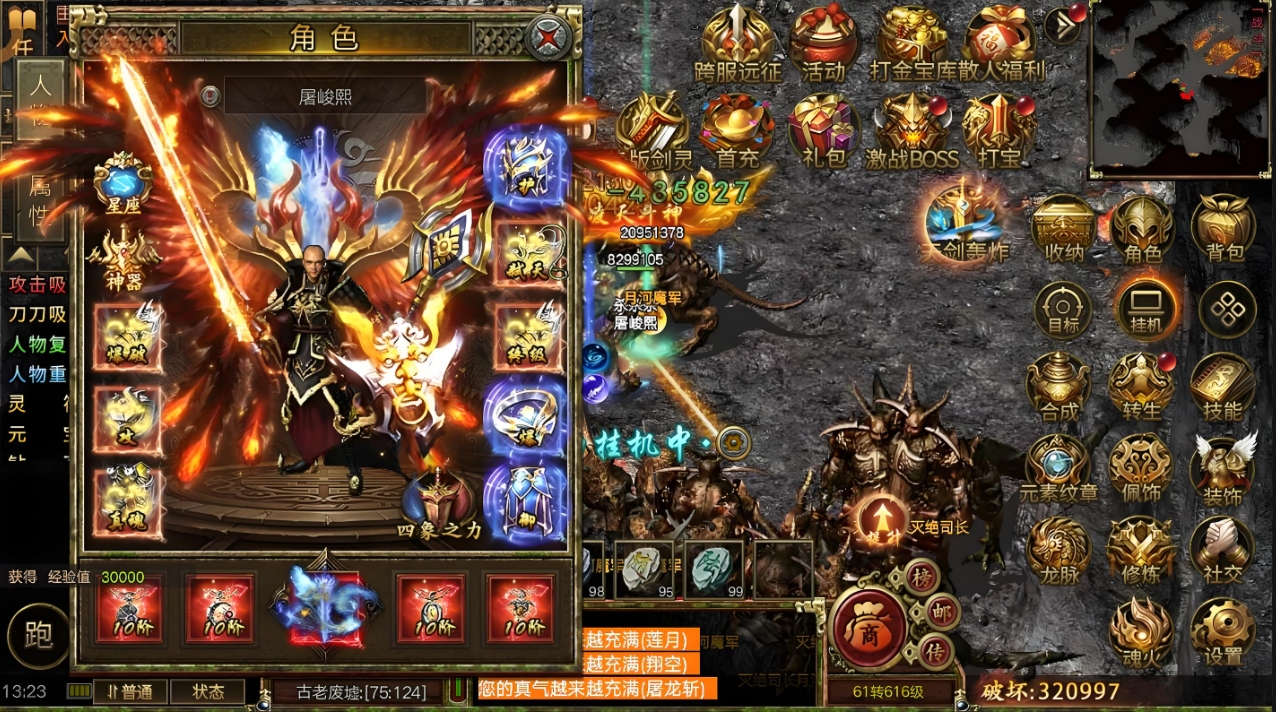The height and width of the screenshot is (712, 1276).
Task: Open the 礼包 gift pack
Action: click(823, 130)
